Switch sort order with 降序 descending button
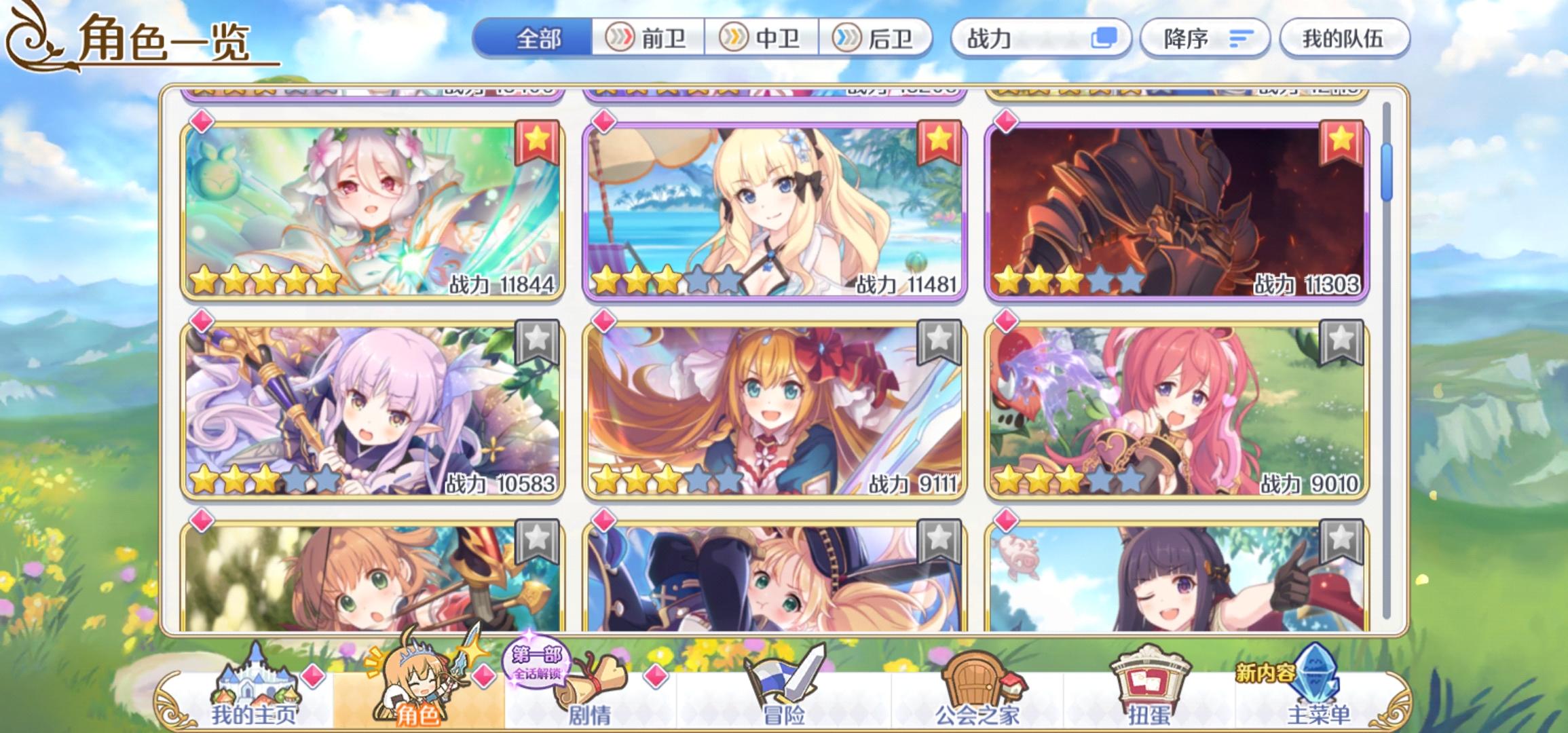The image size is (1568, 733). [1206, 39]
